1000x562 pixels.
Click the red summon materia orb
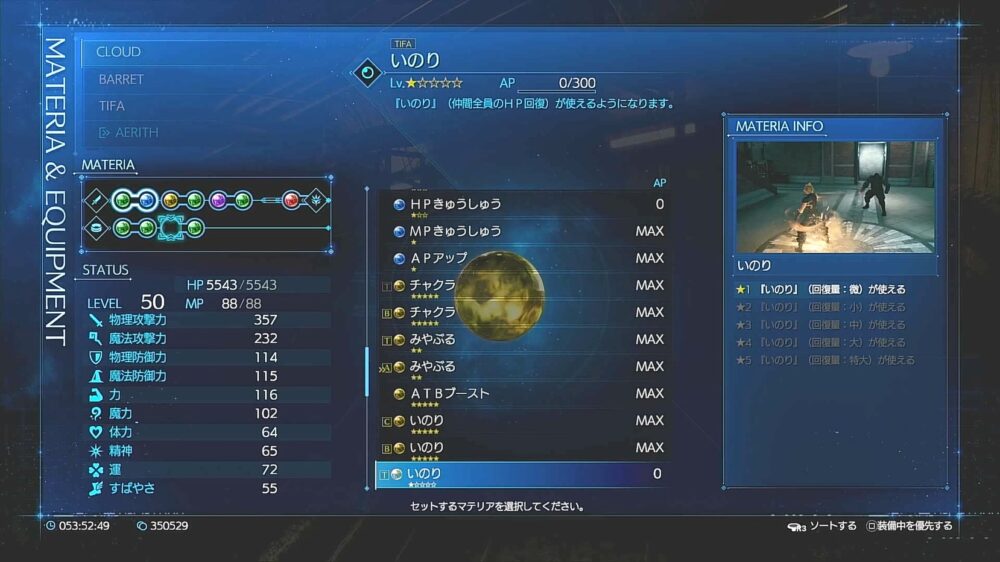(x=291, y=200)
